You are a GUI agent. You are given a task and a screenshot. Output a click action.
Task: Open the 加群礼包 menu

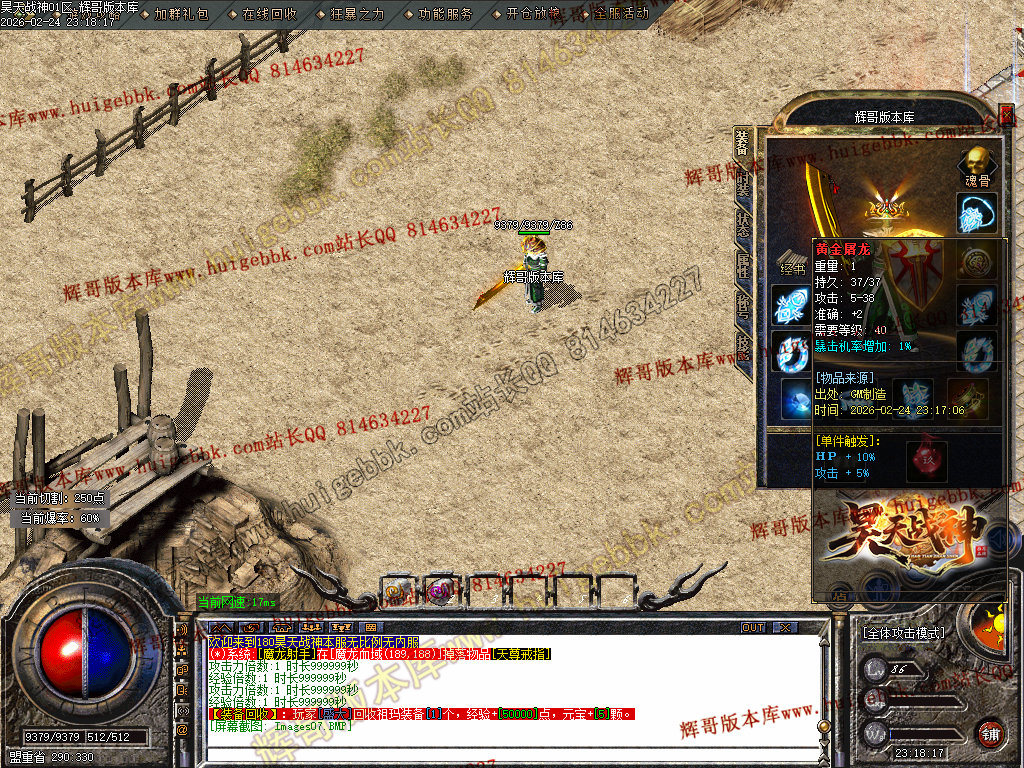click(x=181, y=14)
